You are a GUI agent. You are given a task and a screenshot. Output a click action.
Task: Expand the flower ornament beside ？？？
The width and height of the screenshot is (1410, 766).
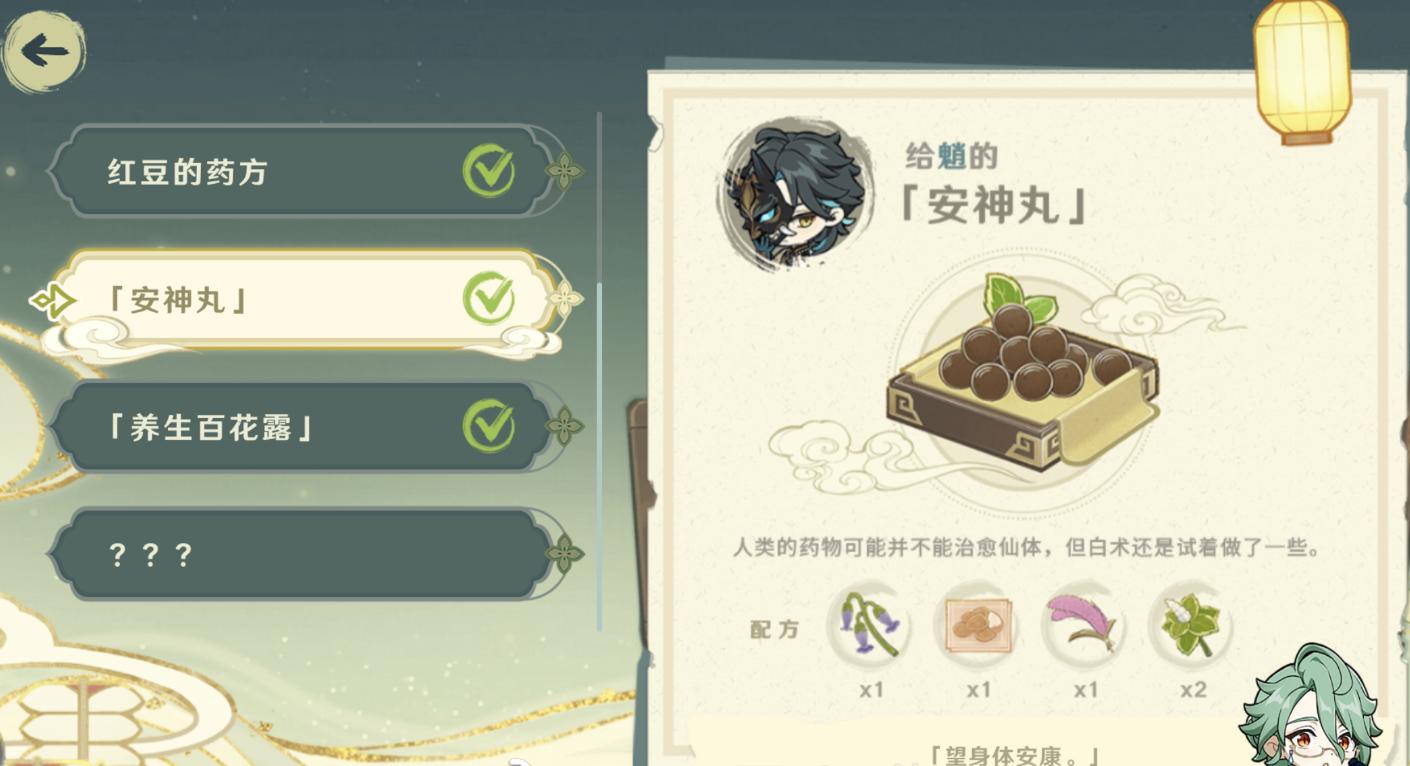coord(567,553)
